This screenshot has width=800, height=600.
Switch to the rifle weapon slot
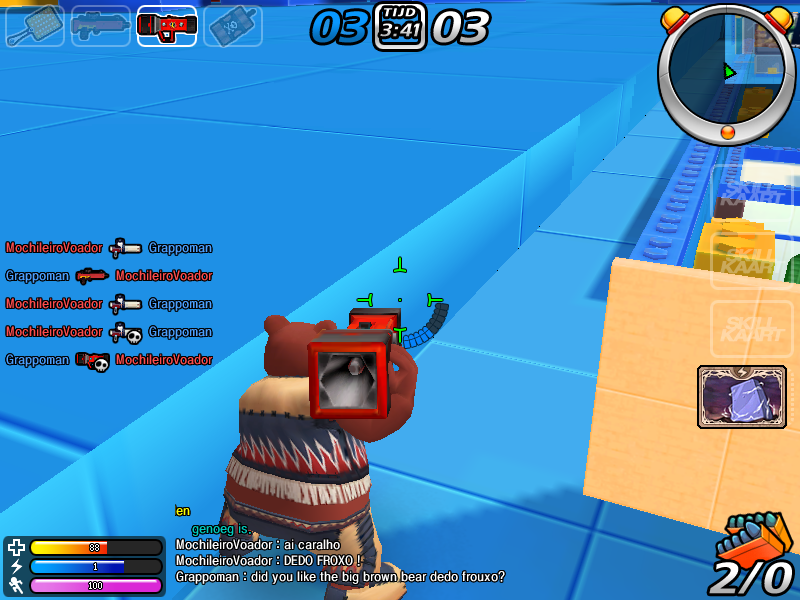pos(101,26)
